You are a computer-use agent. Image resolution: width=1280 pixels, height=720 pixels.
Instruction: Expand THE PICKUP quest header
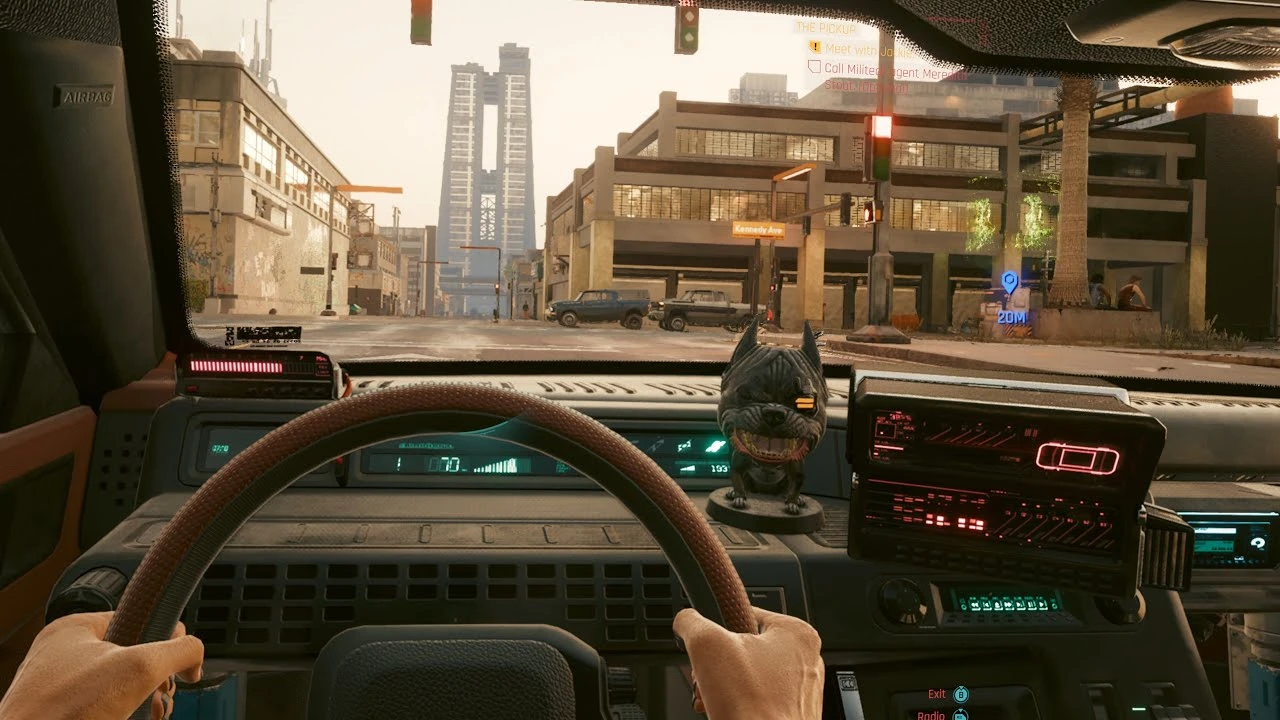point(826,28)
